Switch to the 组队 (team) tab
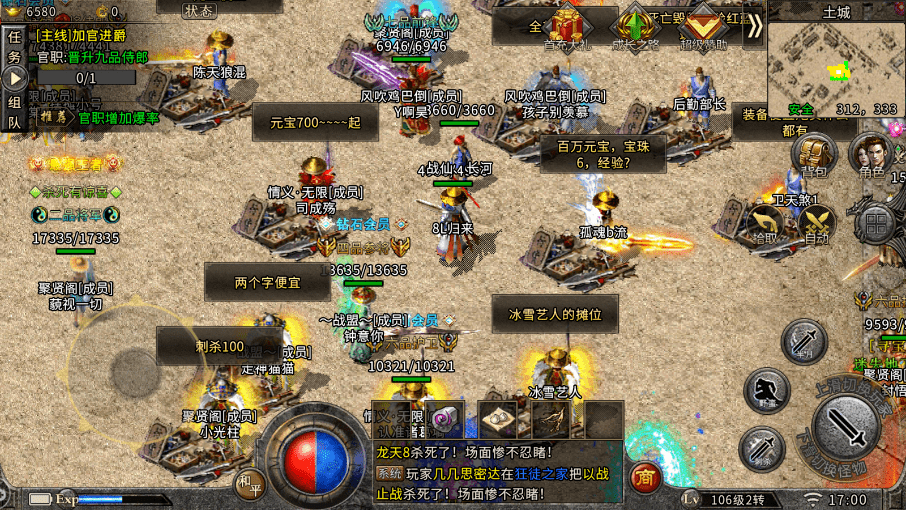 point(14,112)
